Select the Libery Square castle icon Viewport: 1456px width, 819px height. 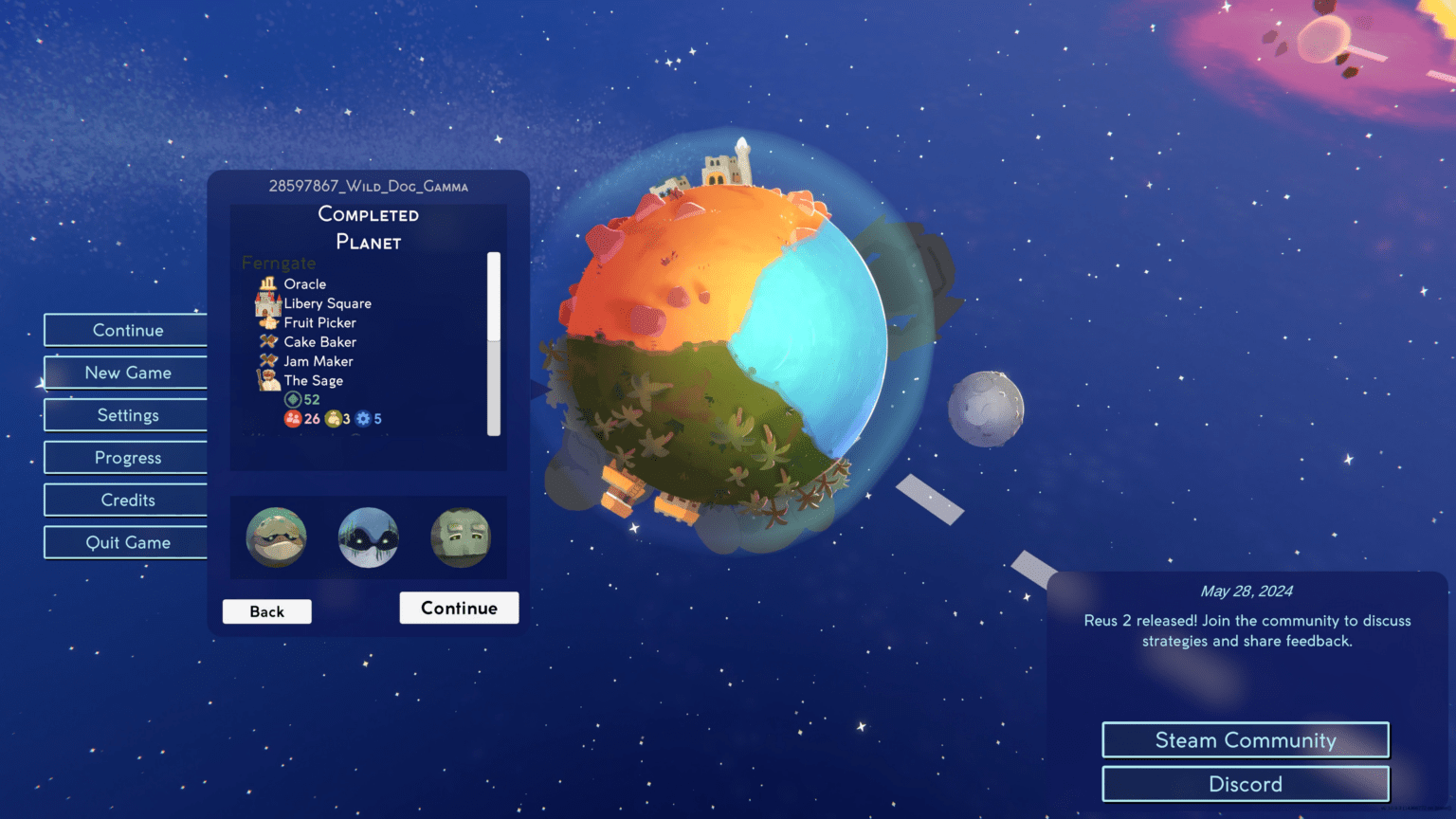[x=268, y=303]
